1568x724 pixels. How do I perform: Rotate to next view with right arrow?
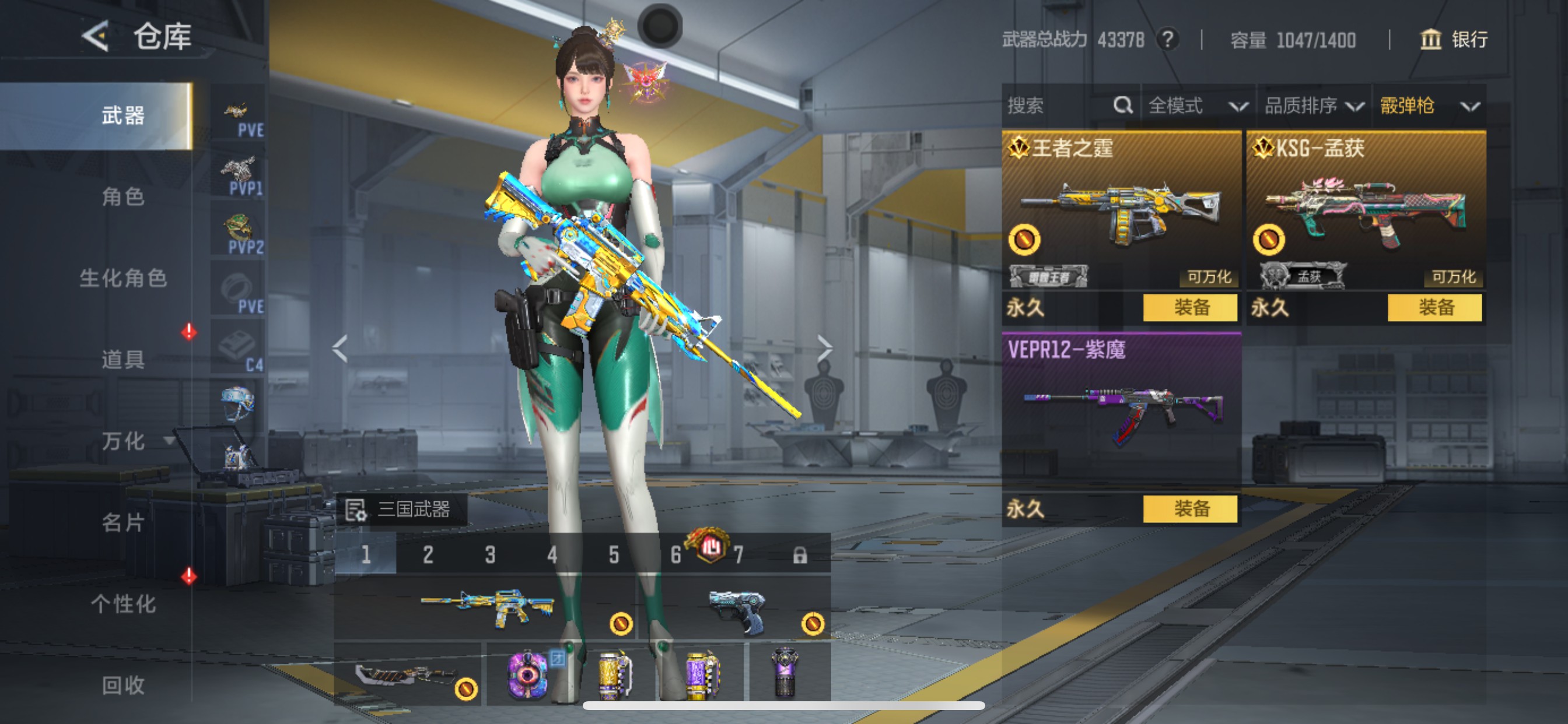824,349
